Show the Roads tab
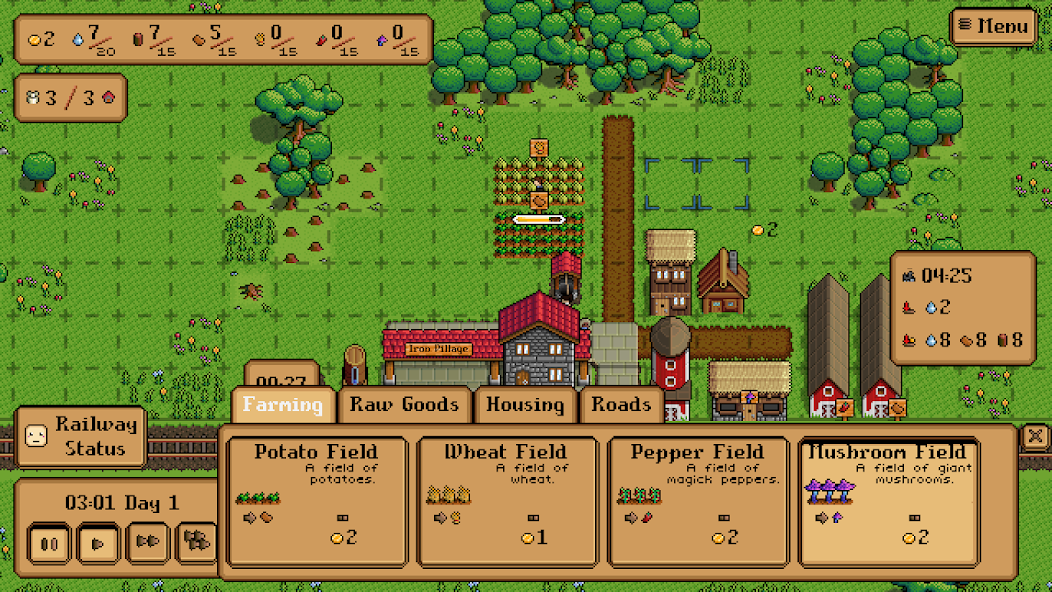The height and width of the screenshot is (592, 1052). (621, 405)
